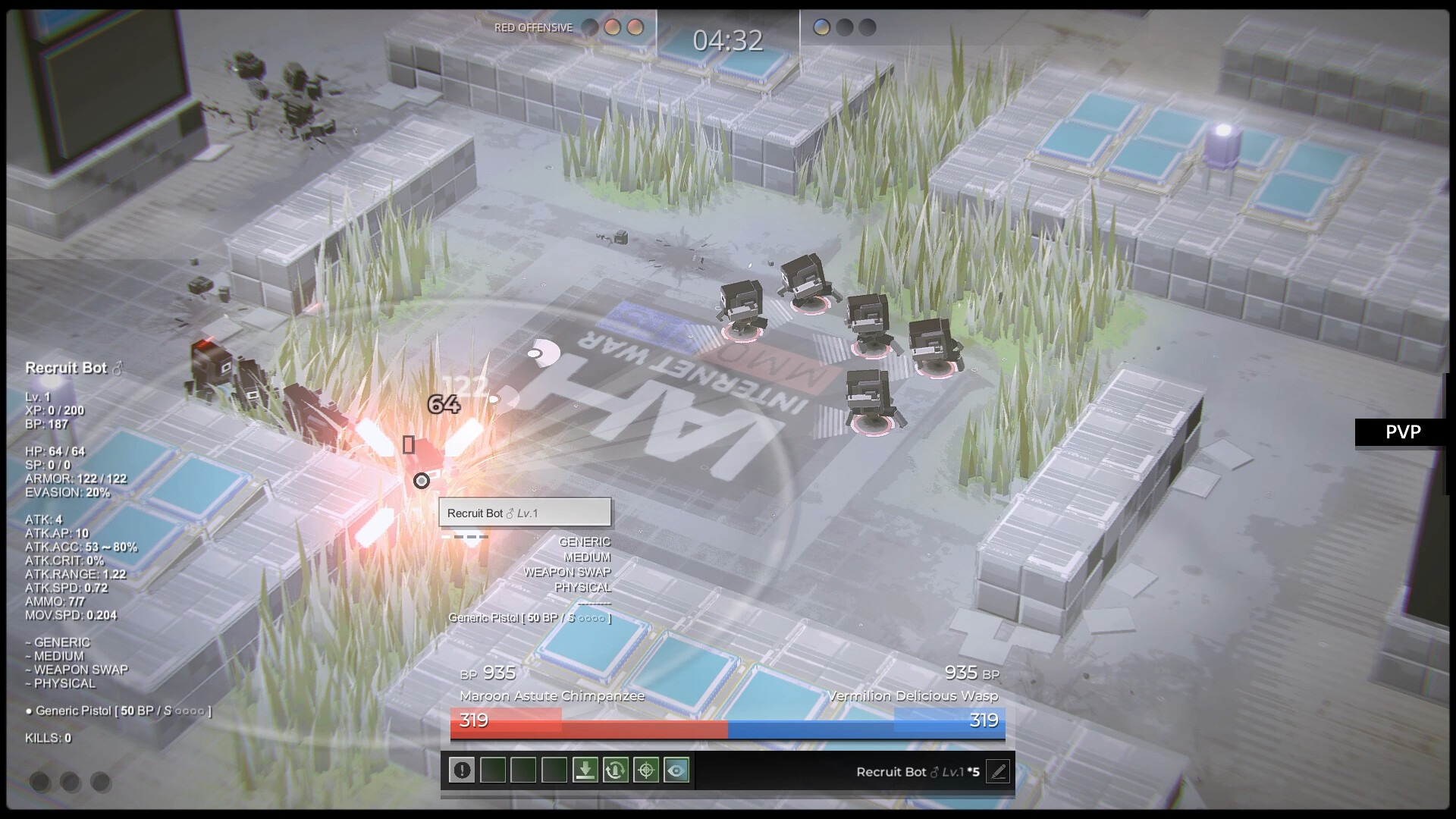Click the exclamation mark alert button
Screen dimensions: 1456x819
462,770
